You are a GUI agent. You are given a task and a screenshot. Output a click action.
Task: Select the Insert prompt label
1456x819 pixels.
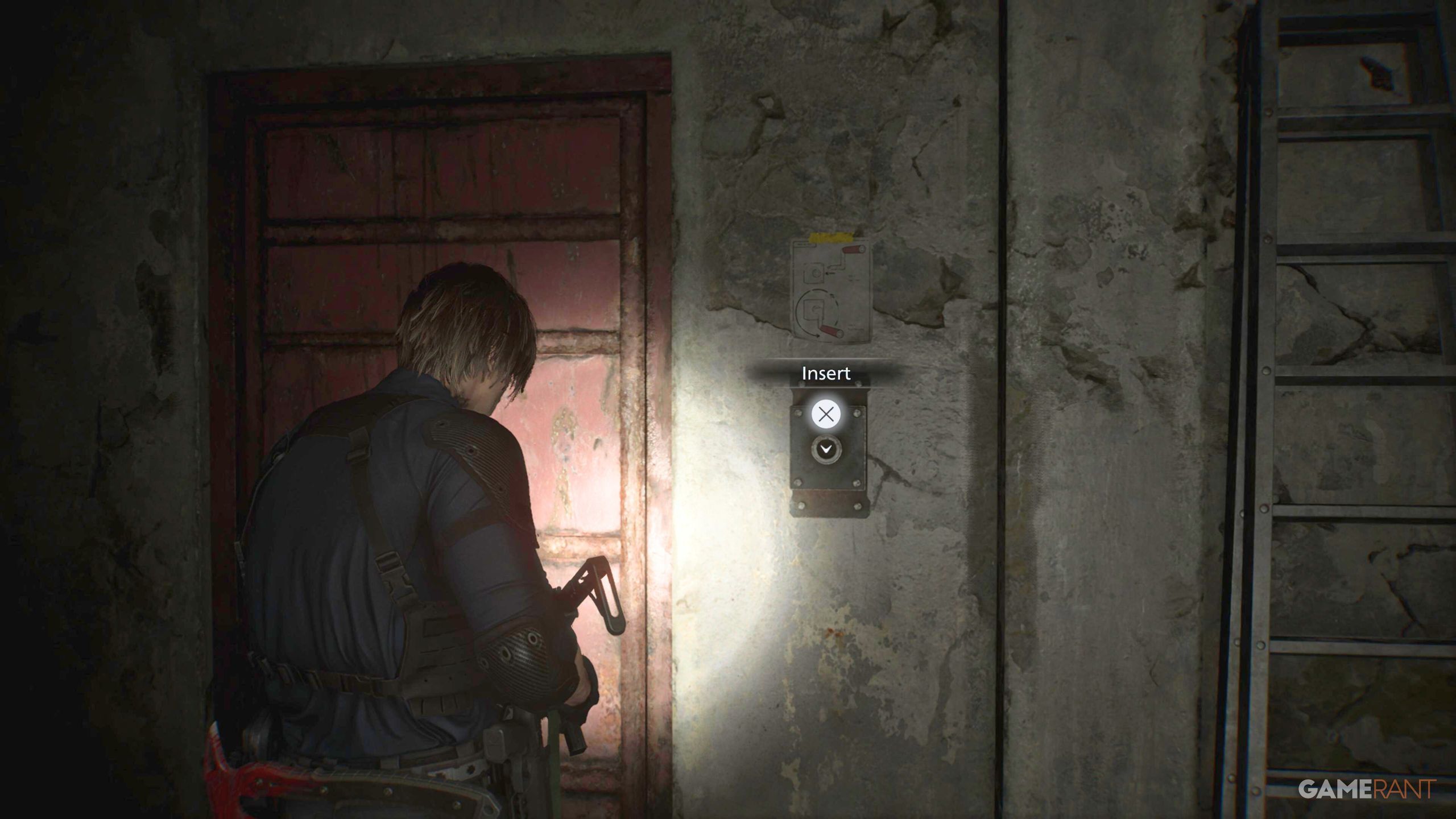(x=826, y=372)
